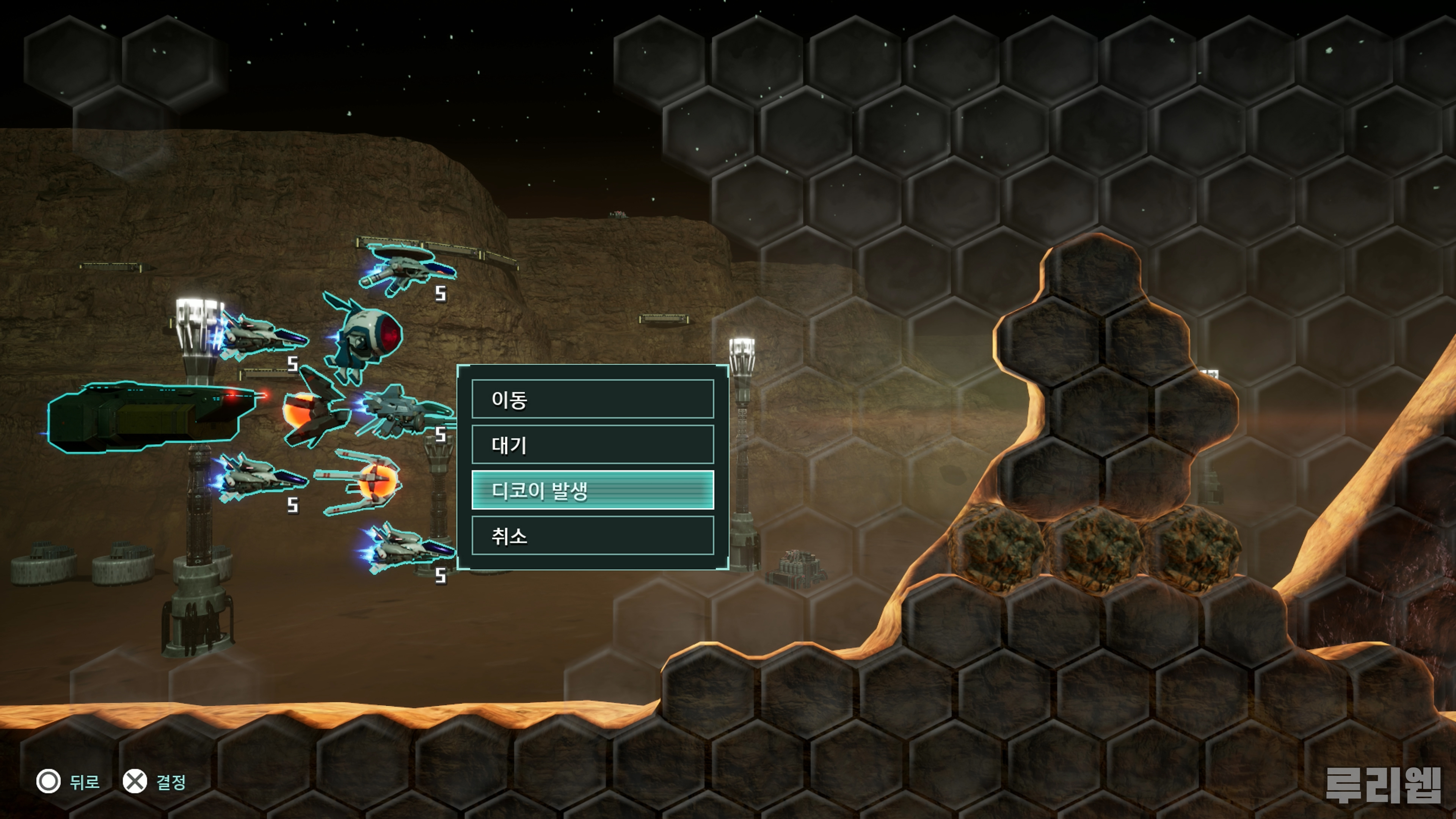This screenshot has height=819, width=1456.
Task: Select the 이동 (Move) command
Action: coord(592,399)
